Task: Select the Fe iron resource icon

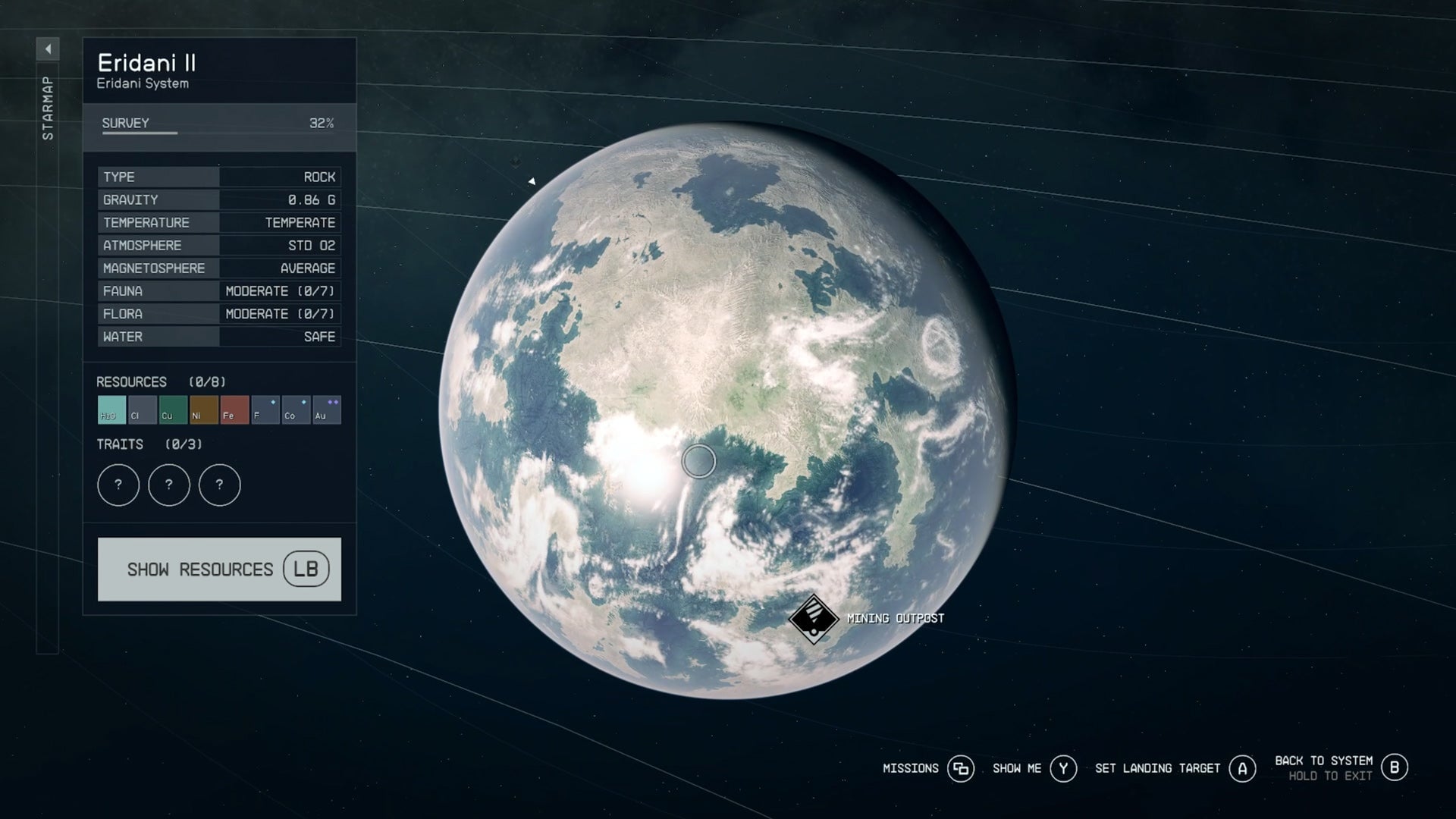Action: (x=234, y=409)
